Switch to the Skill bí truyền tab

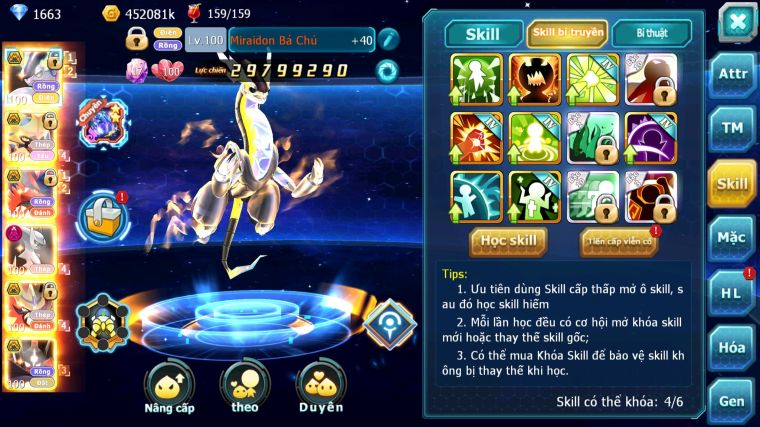(567, 33)
